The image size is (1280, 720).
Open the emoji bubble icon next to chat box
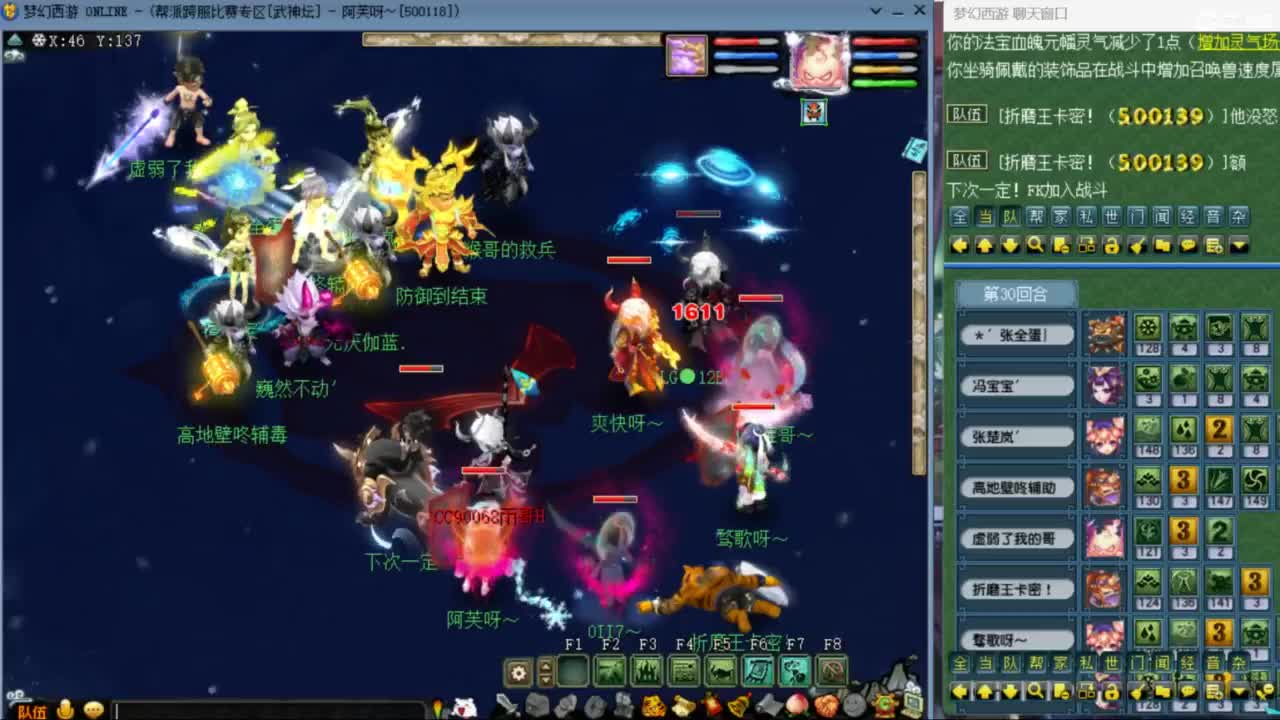pos(92,710)
